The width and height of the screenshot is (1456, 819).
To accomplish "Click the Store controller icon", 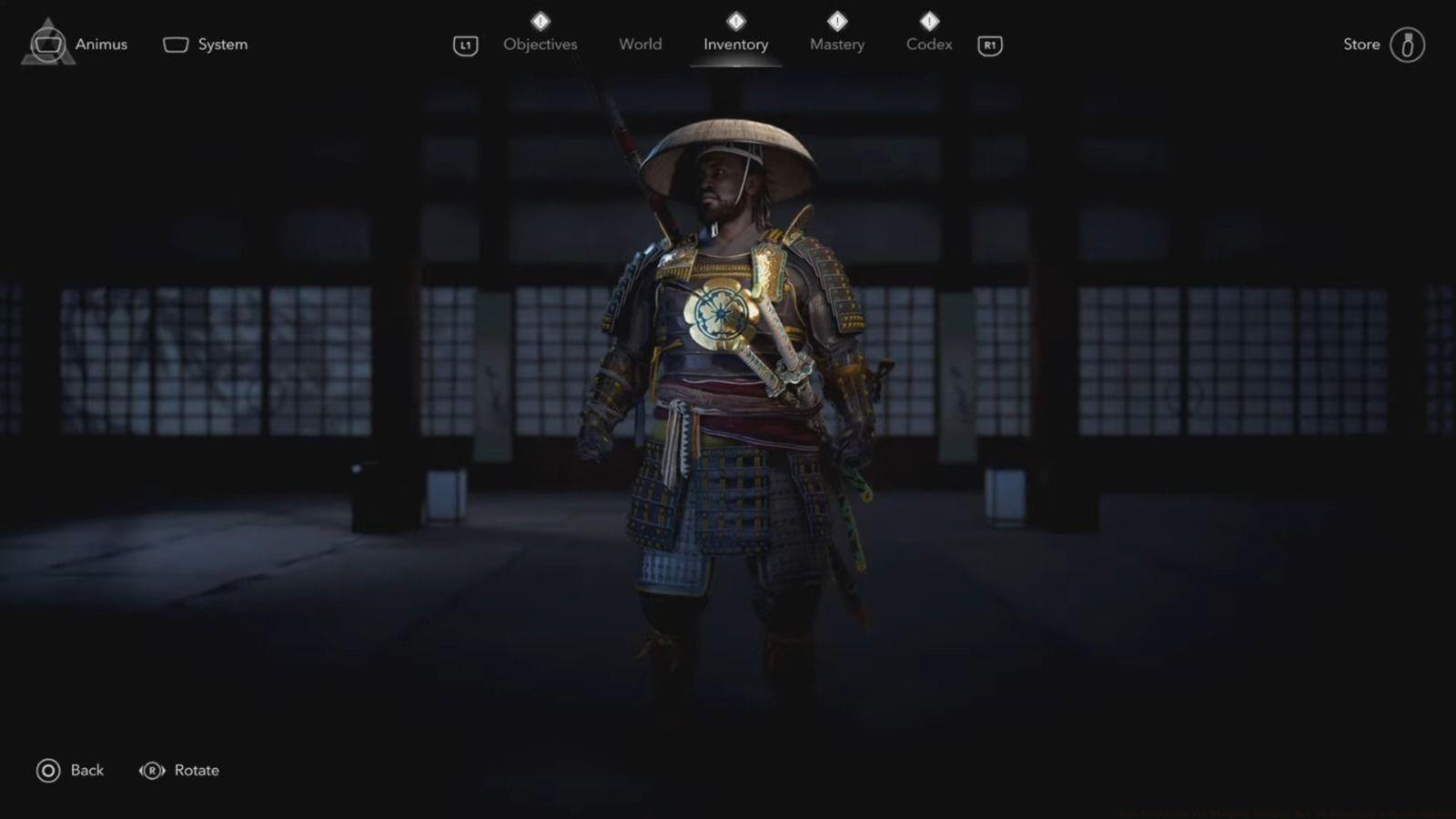I will point(1409,44).
